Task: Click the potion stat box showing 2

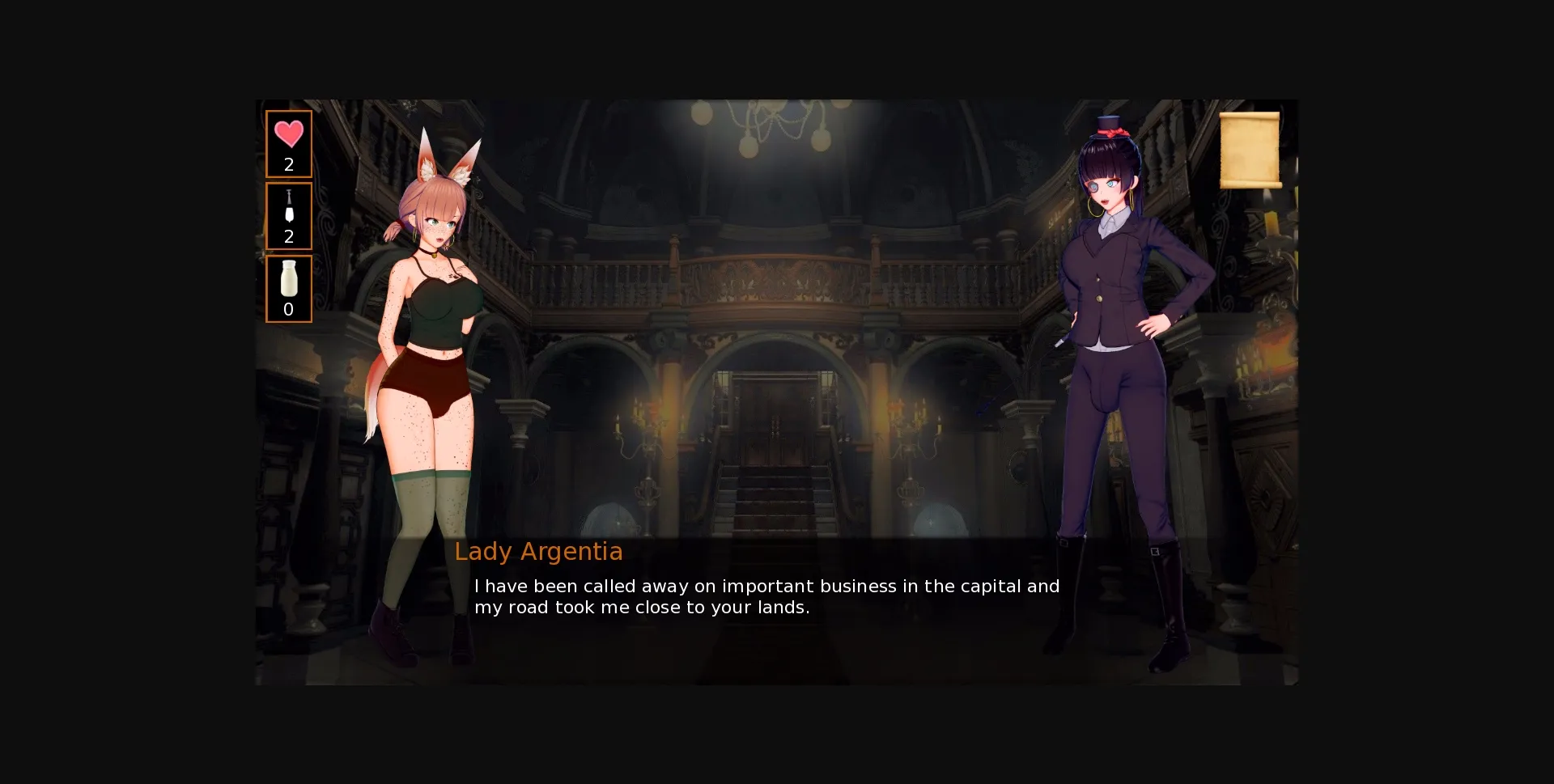Action: [x=288, y=216]
